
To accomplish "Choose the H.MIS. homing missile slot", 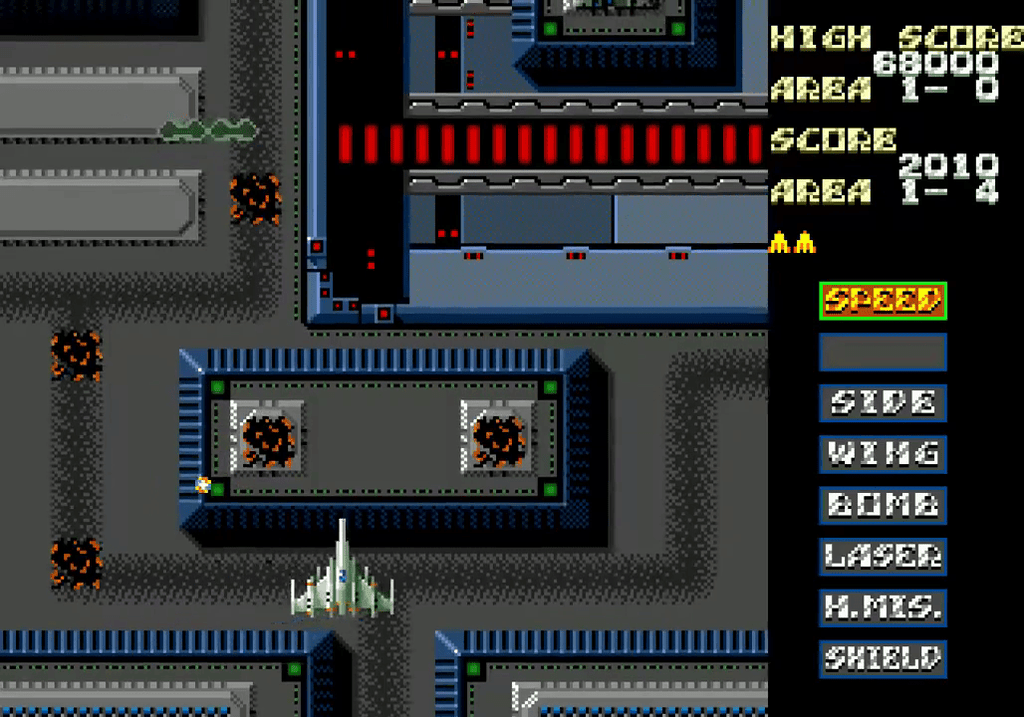I will 883,607.
